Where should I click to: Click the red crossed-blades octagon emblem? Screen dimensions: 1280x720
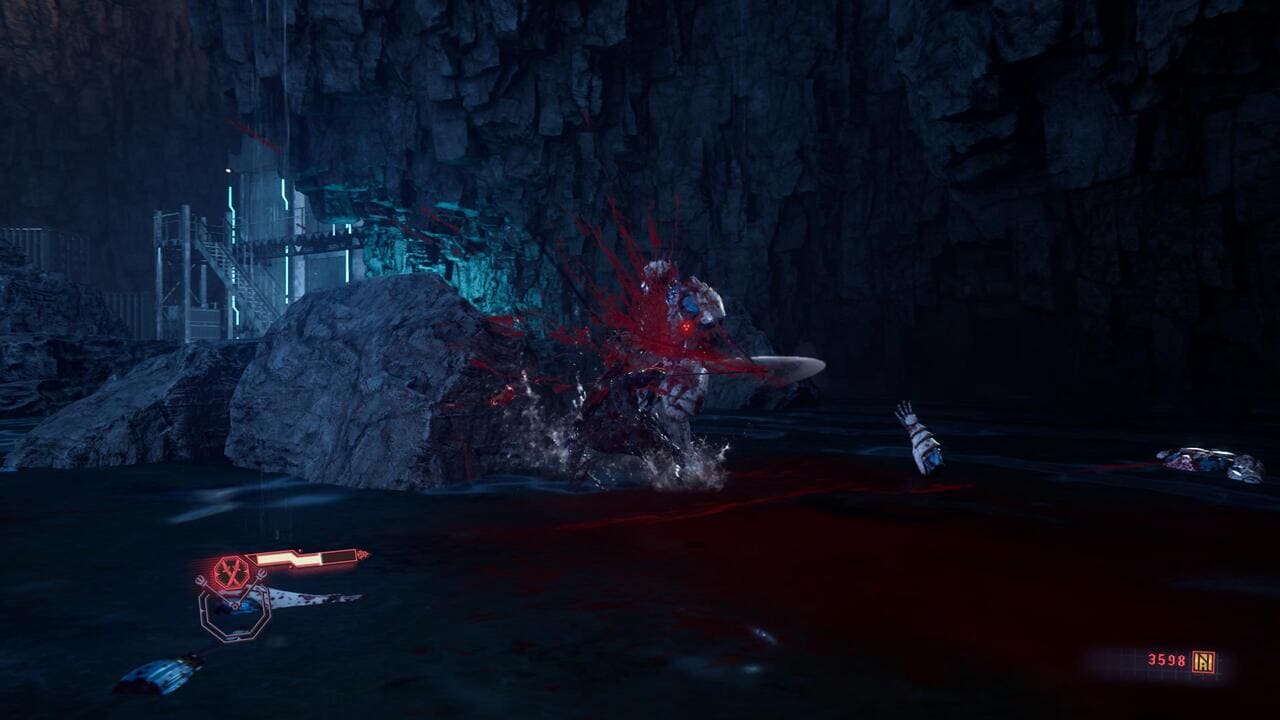(231, 572)
